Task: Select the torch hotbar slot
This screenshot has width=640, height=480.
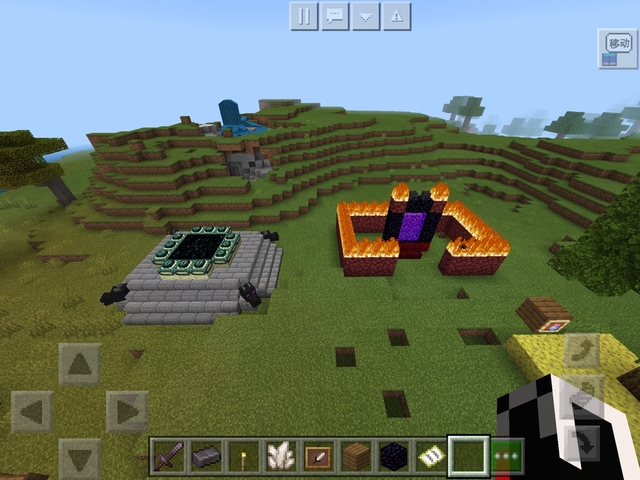Action: 242,457
